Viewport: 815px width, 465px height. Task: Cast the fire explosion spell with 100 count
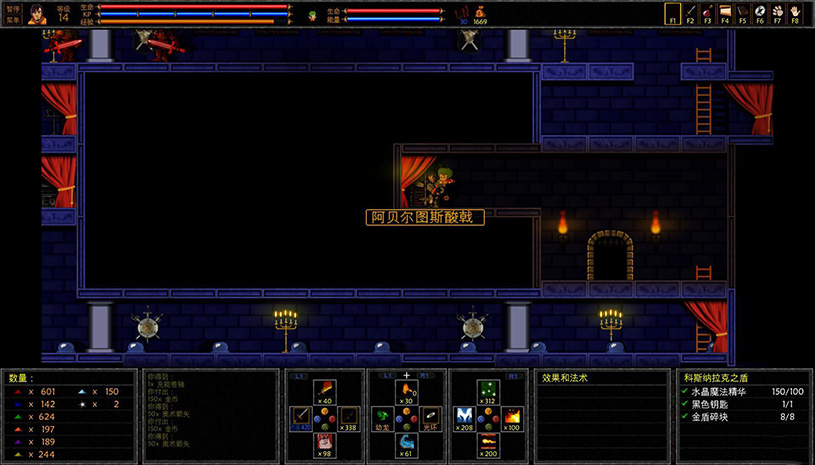click(513, 417)
